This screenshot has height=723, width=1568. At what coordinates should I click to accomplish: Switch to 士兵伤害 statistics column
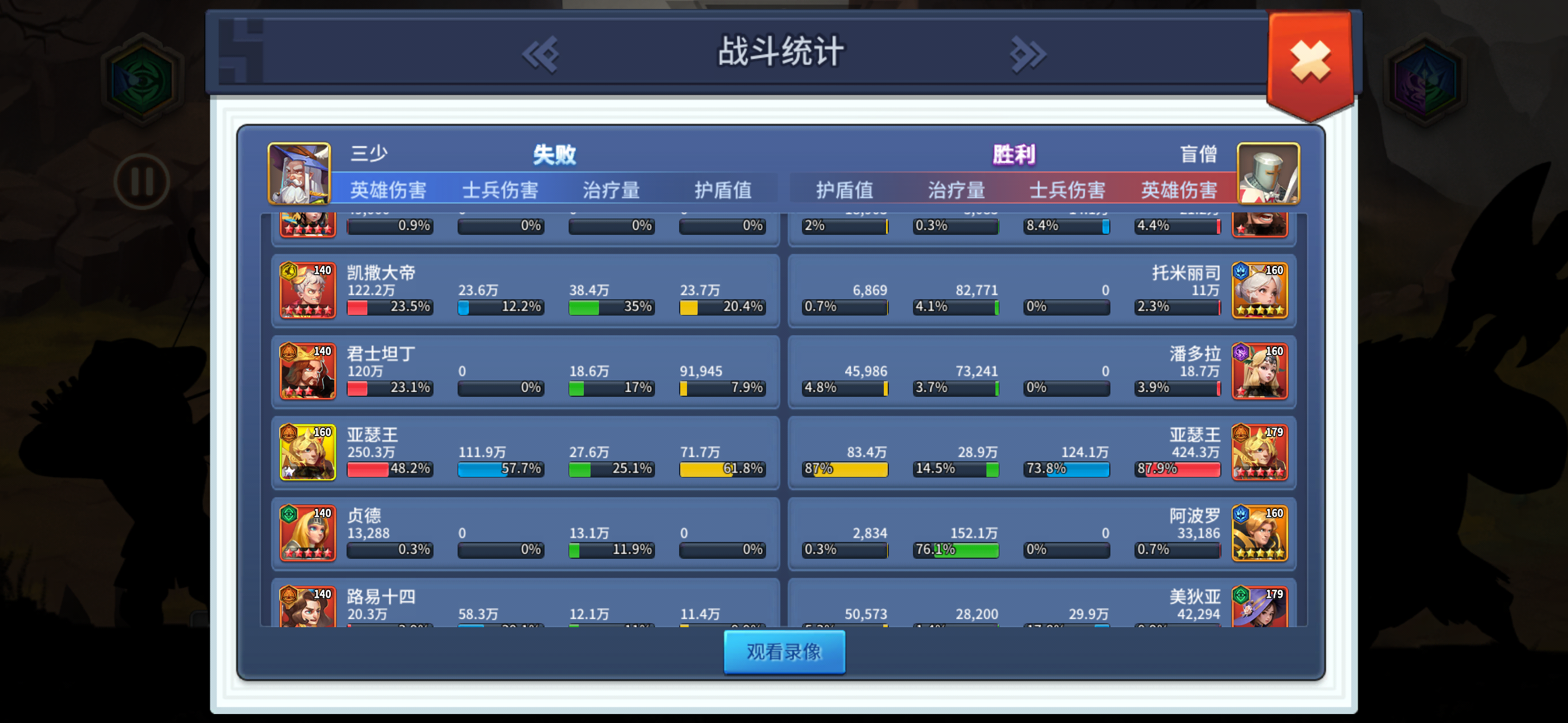[x=500, y=189]
